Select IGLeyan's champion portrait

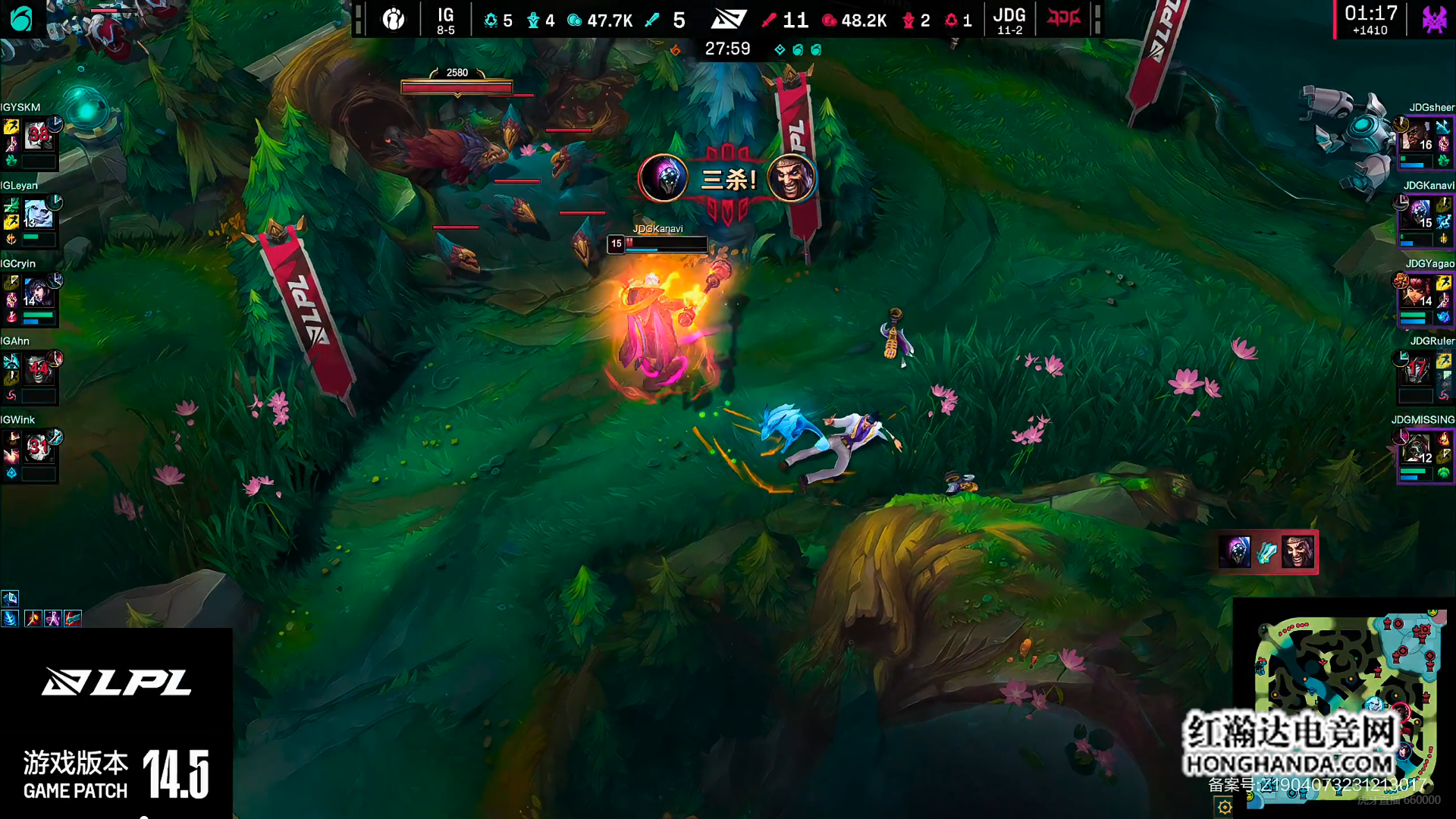[x=38, y=215]
